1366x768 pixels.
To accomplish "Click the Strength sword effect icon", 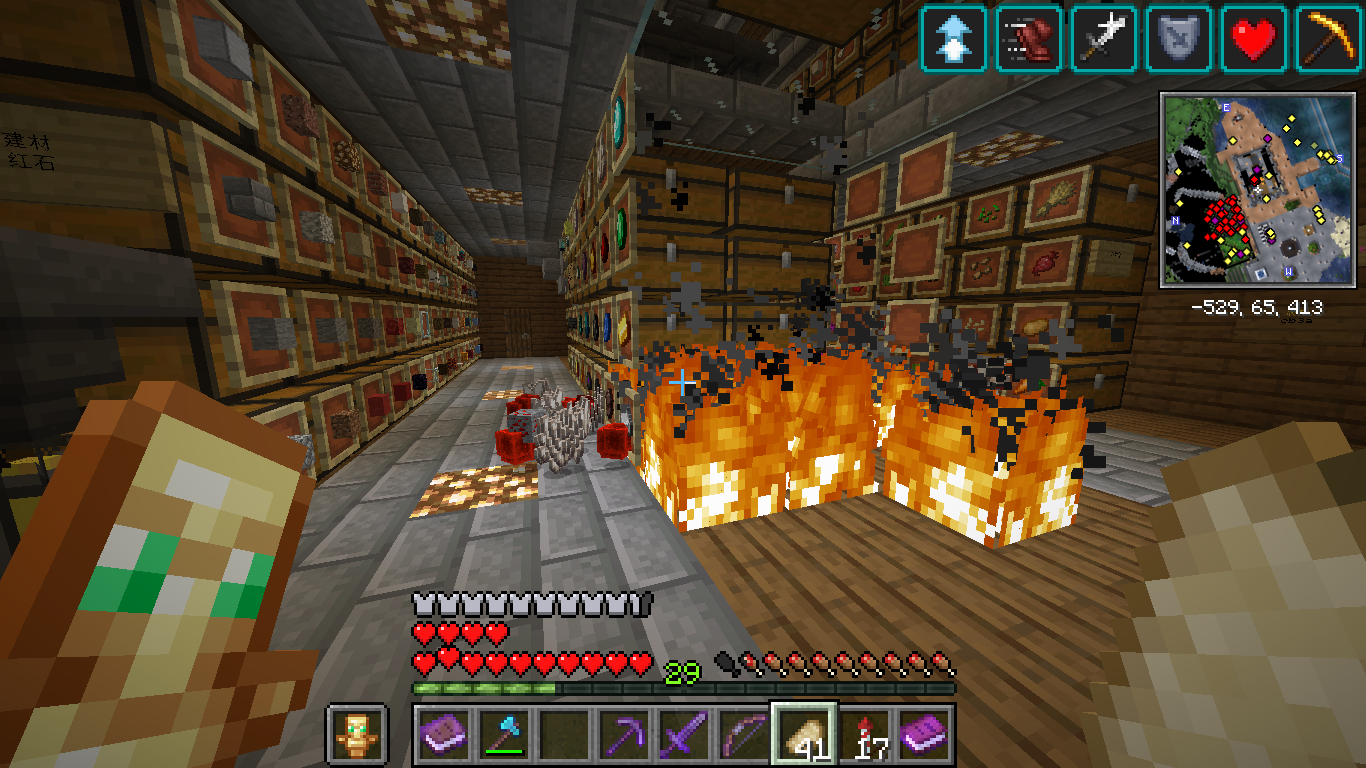I will coord(1104,39).
